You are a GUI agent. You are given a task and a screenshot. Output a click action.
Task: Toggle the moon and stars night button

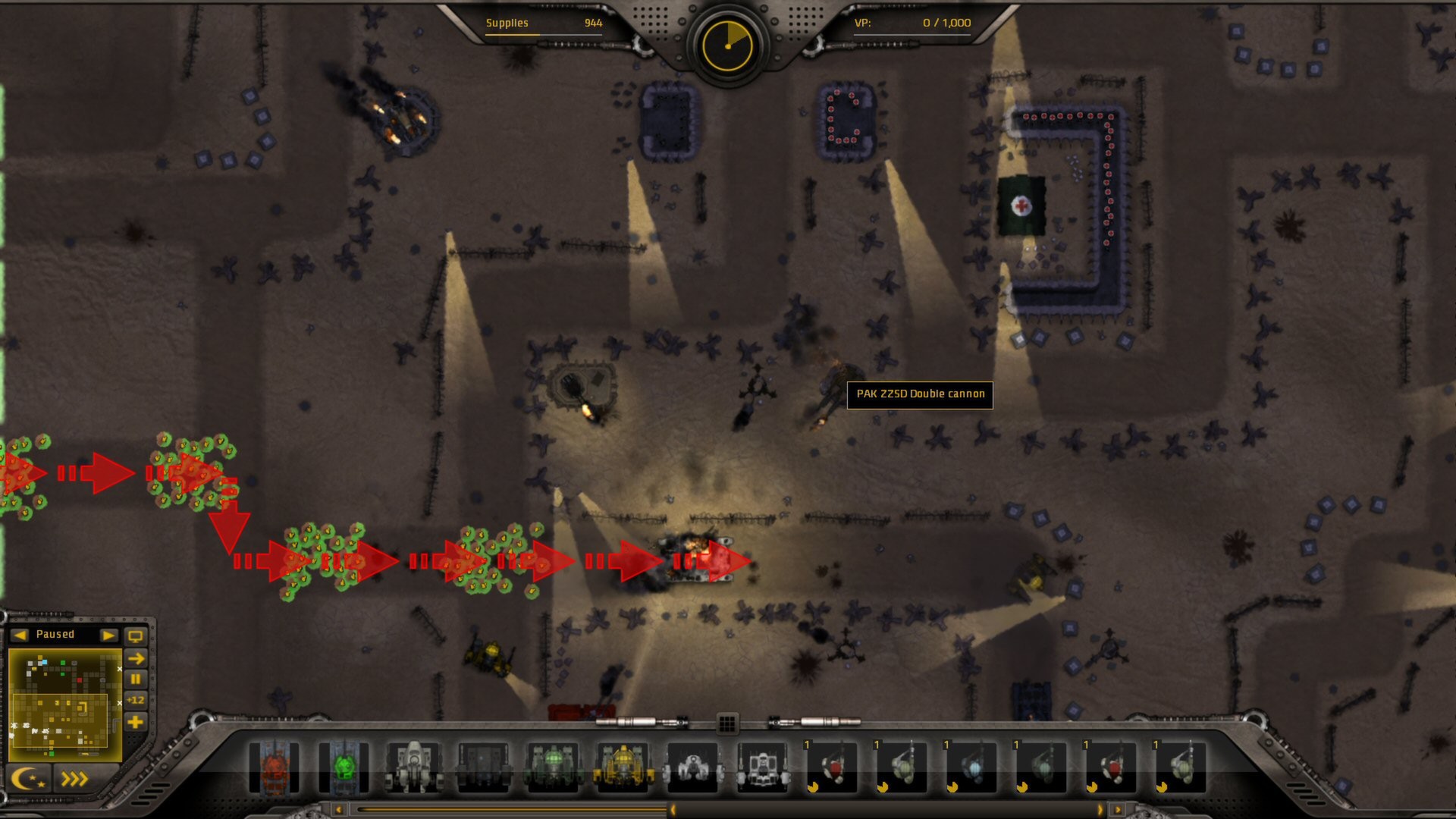pyautogui.click(x=28, y=779)
